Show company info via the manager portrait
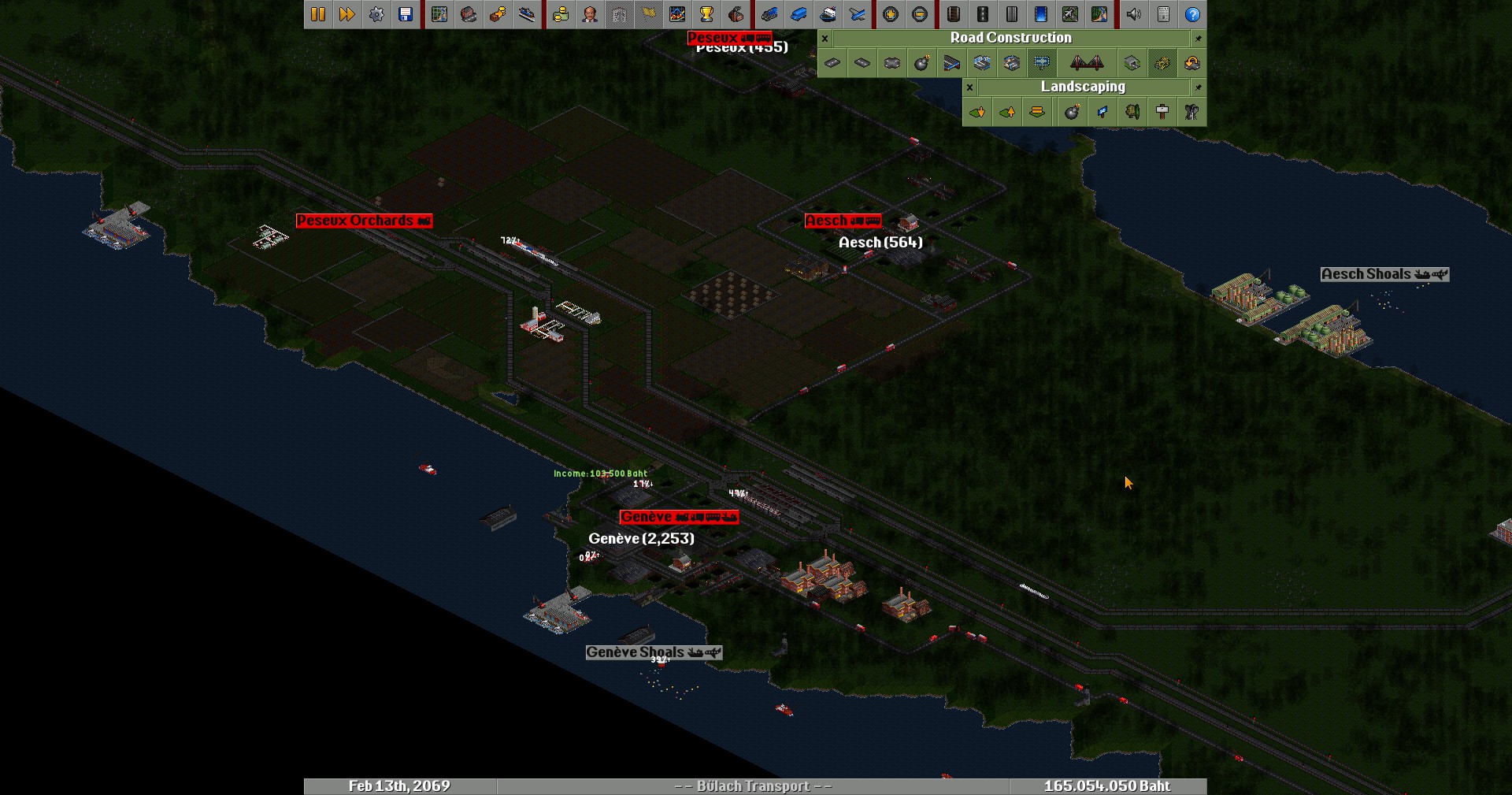The width and height of the screenshot is (1512, 795). (590, 14)
